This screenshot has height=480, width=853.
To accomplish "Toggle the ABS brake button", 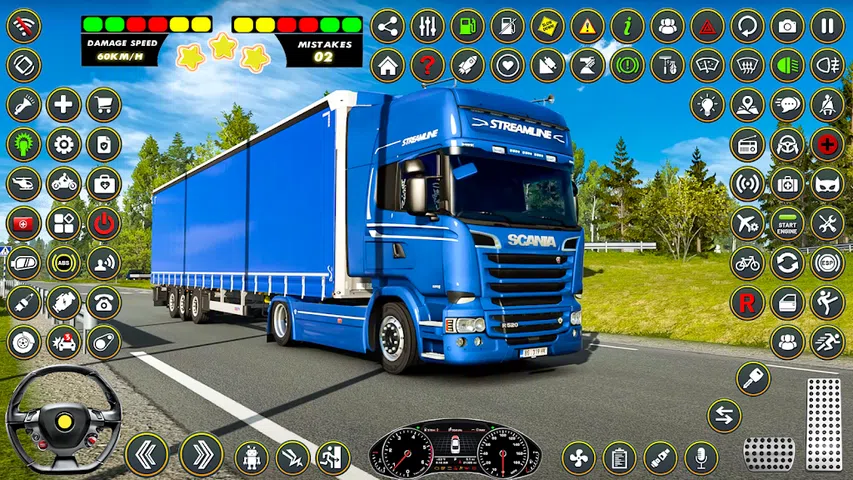I will 63,263.
